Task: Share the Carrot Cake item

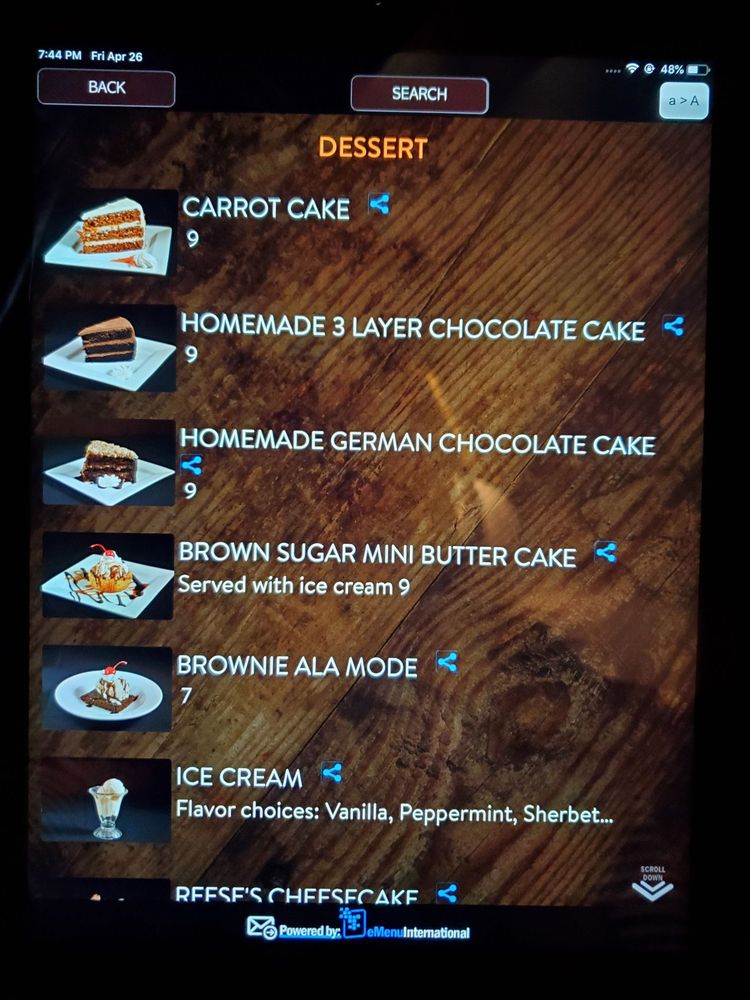Action: [x=378, y=204]
